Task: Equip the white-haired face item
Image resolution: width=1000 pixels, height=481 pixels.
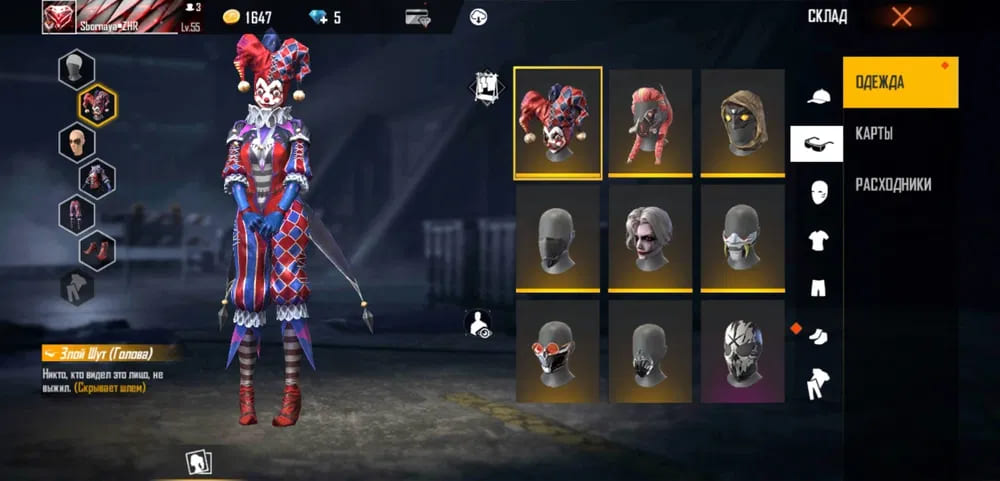Action: [x=650, y=238]
